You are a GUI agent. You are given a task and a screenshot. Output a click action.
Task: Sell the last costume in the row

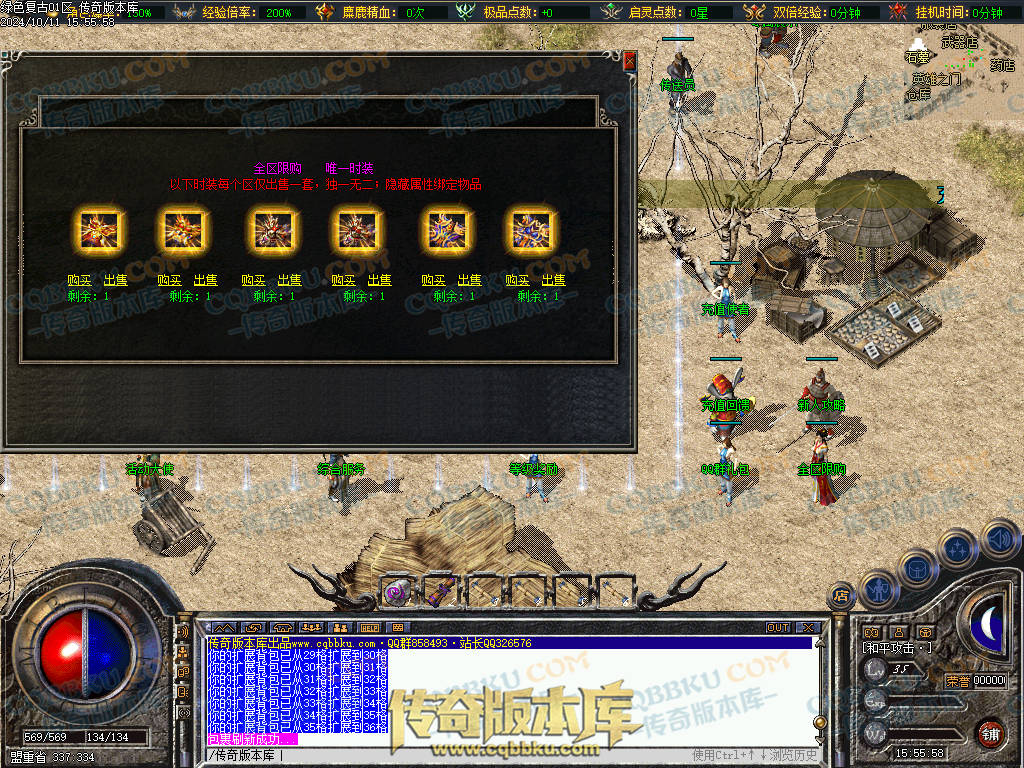click(553, 281)
